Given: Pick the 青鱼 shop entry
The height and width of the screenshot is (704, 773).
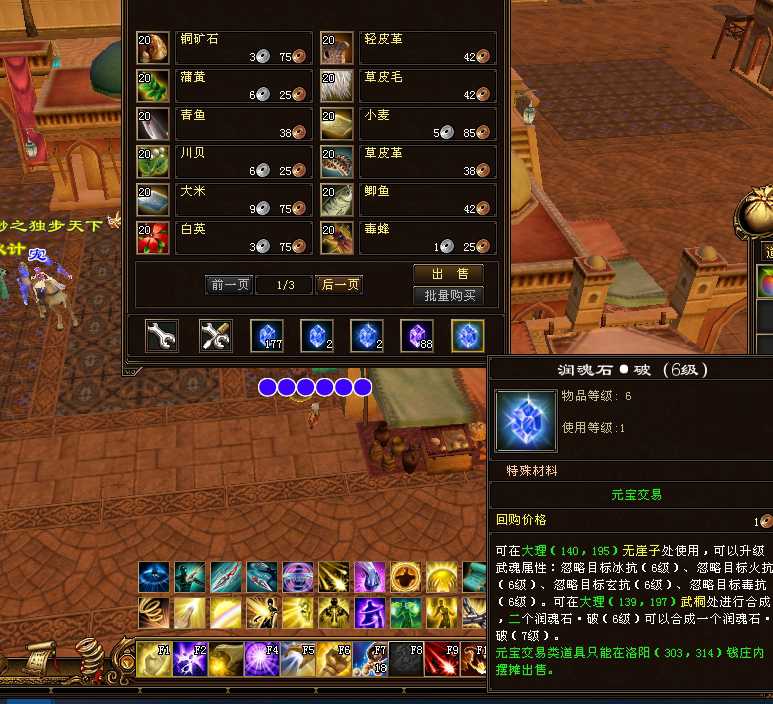Looking at the screenshot, I should pos(224,123).
